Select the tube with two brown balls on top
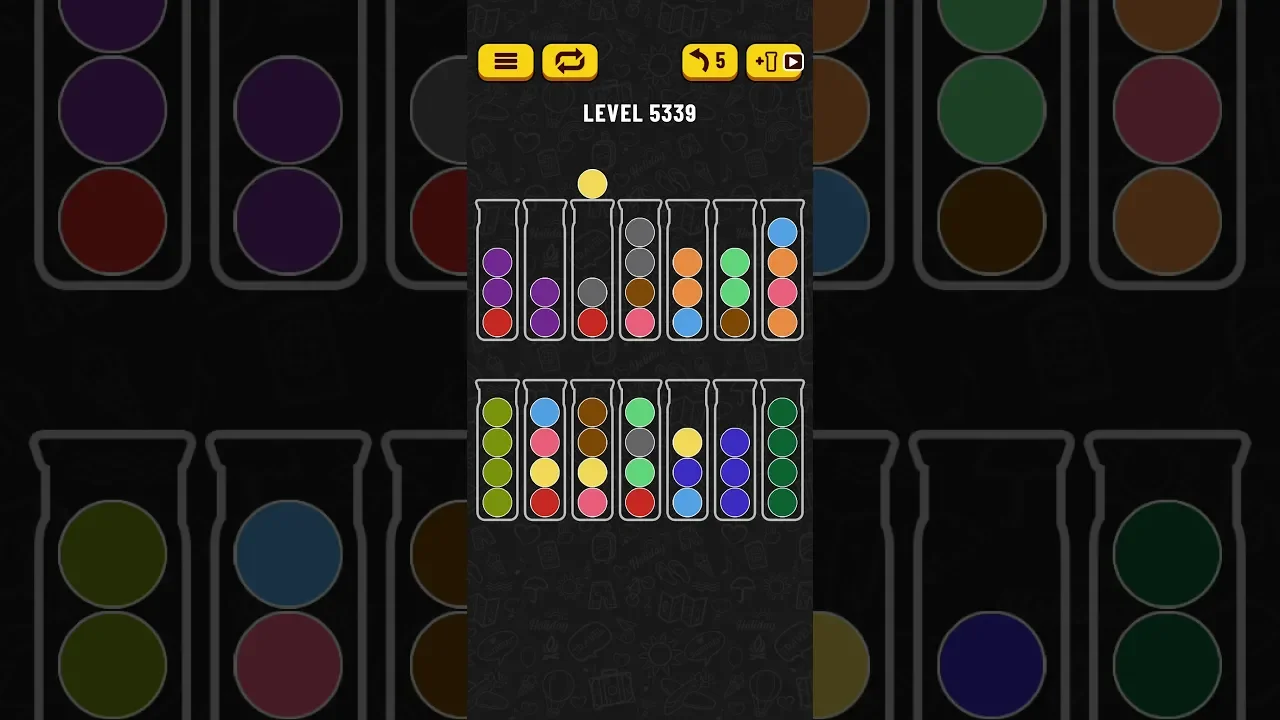Image resolution: width=1280 pixels, height=720 pixels. (593, 452)
